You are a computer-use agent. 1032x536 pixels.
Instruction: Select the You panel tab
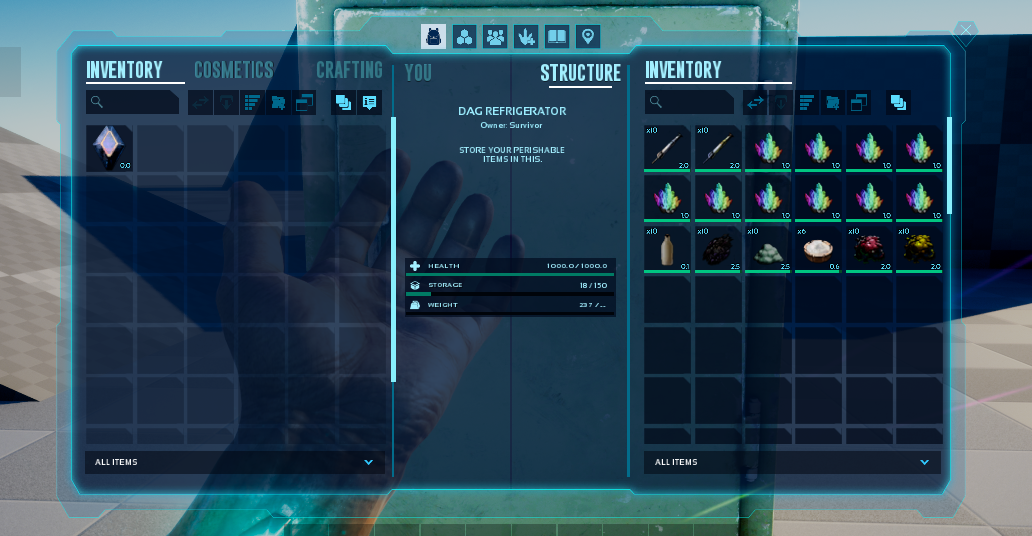click(418, 73)
